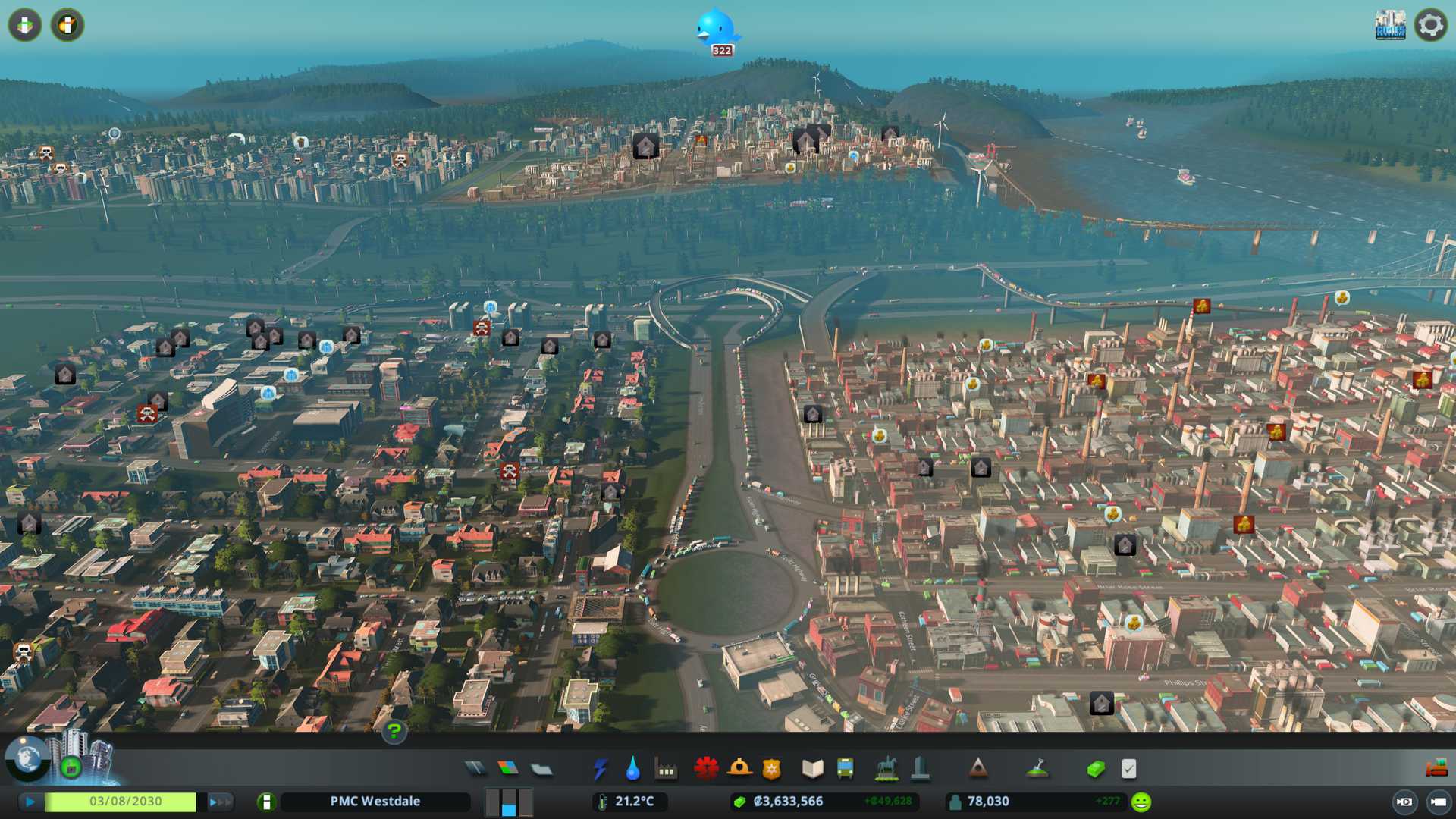Open the Zoning tool
The image size is (1456, 819).
click(x=508, y=769)
